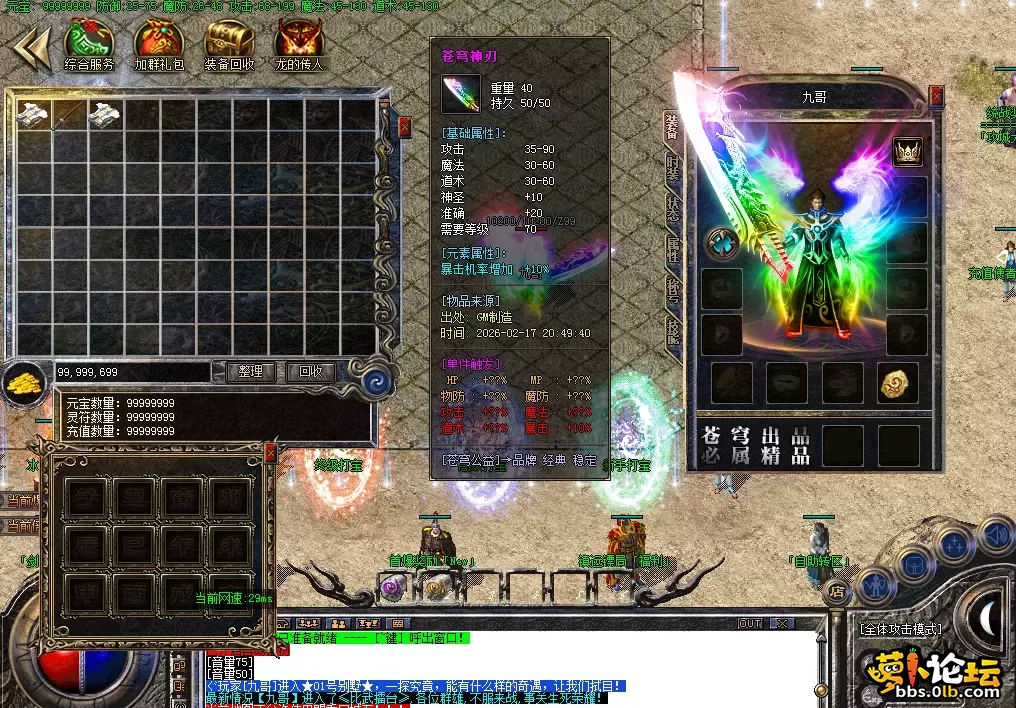Switch to the 属性 attributes tab
Screen dimensions: 1016x708
coord(673,249)
